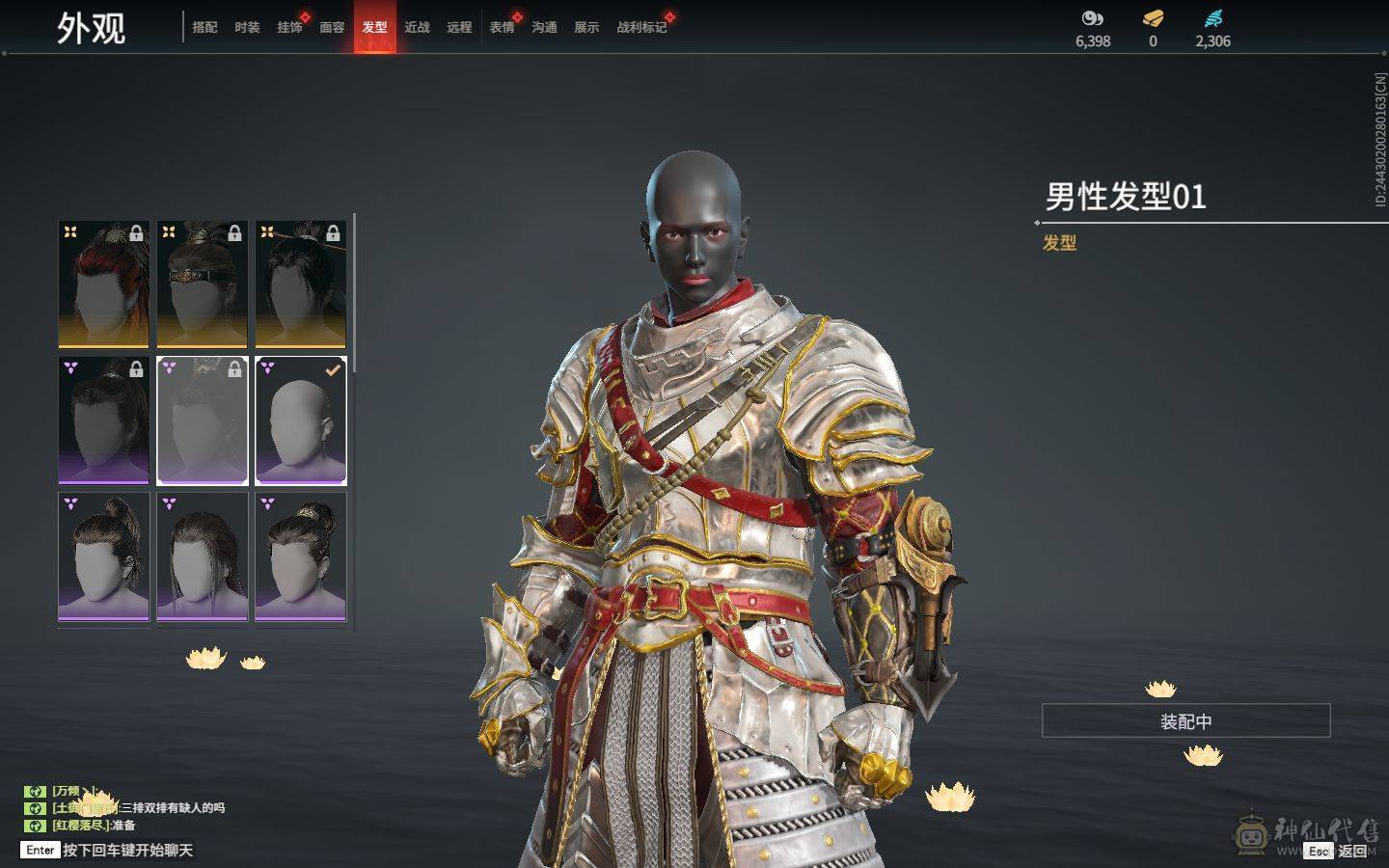This screenshot has width=1389, height=868.
Task: Click the 装配中 equipping button
Action: (1185, 721)
